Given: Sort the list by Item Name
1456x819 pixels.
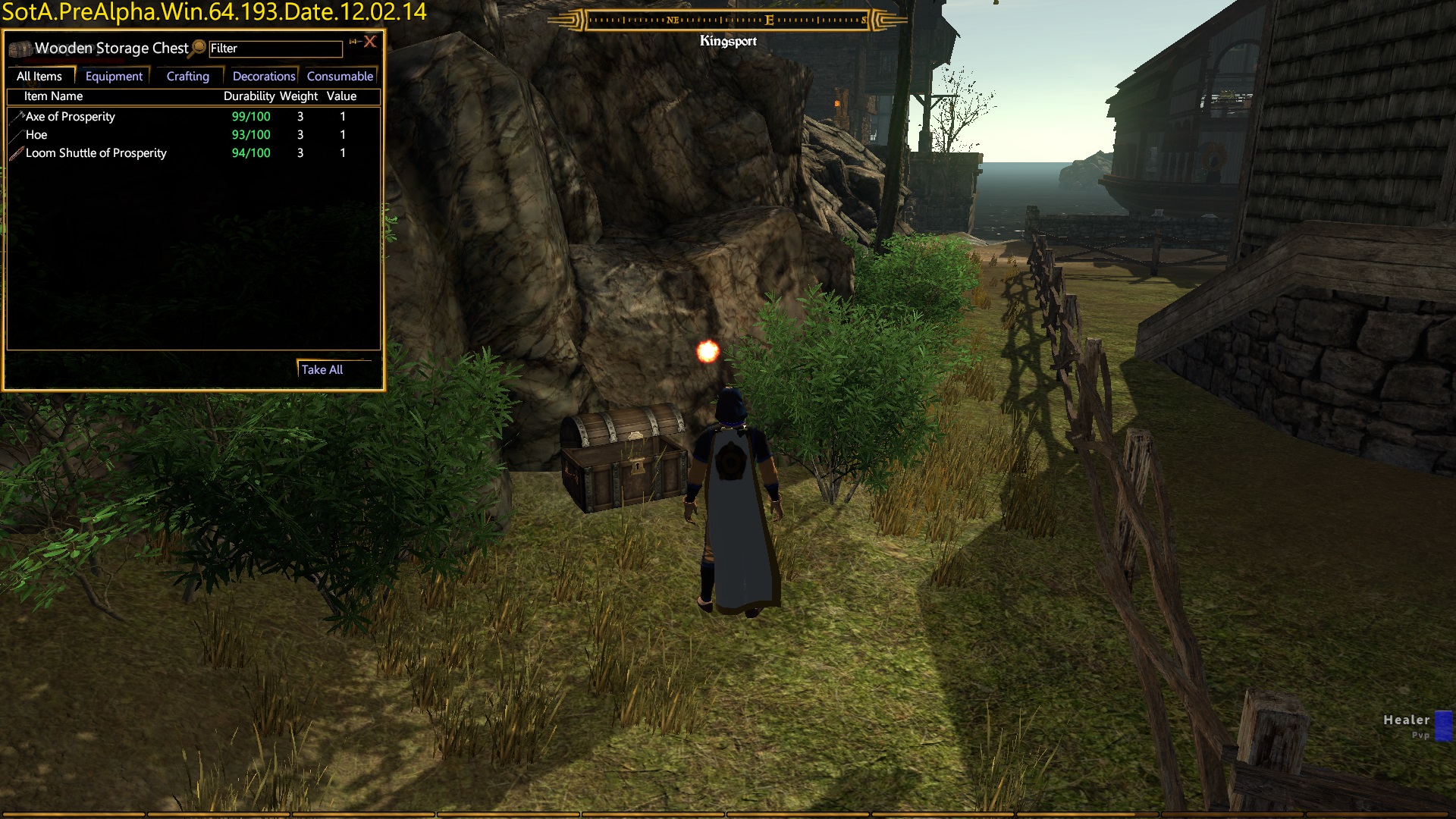Looking at the screenshot, I should coord(53,96).
